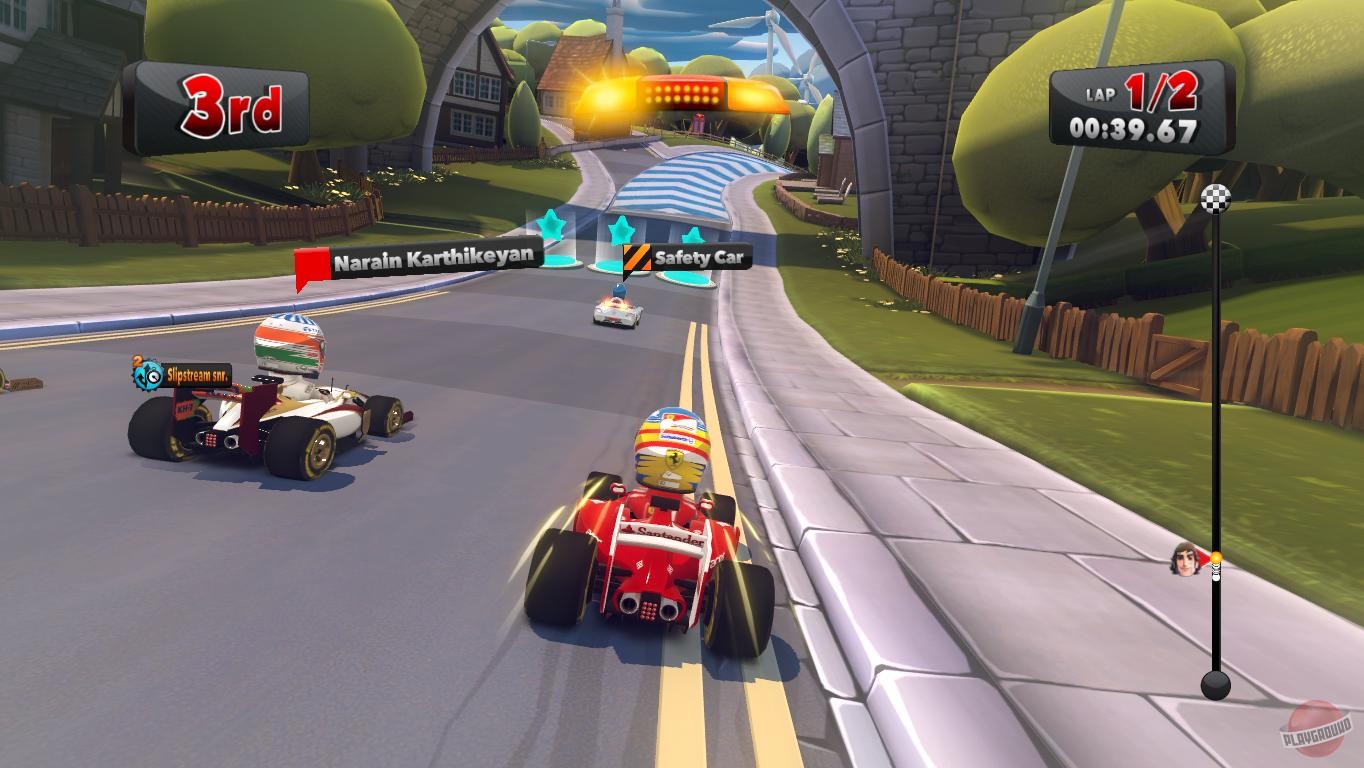Click the checkered flag atop the progress bar

click(1217, 201)
